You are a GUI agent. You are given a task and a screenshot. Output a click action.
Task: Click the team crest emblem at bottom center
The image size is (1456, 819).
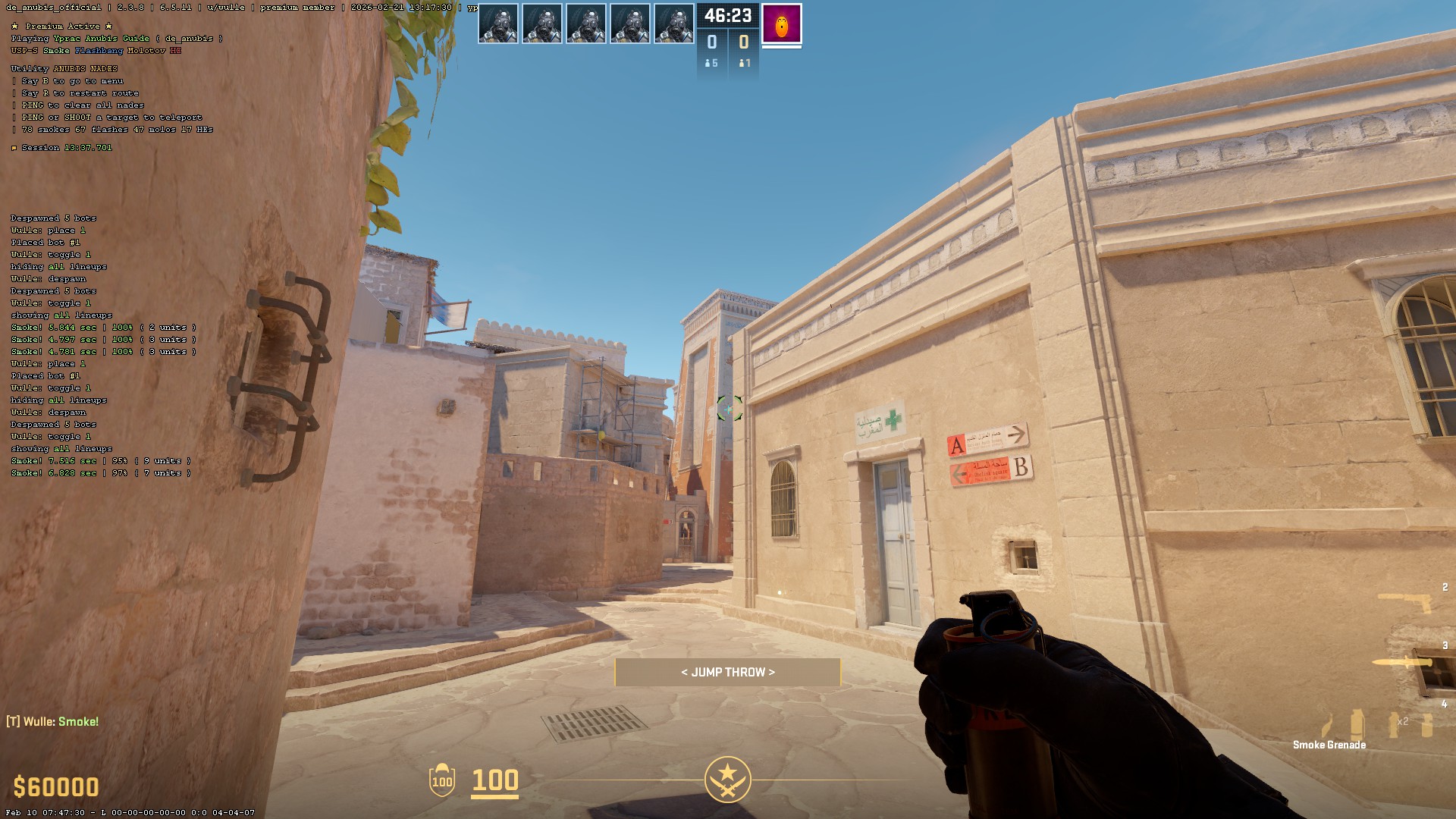pyautogui.click(x=726, y=779)
